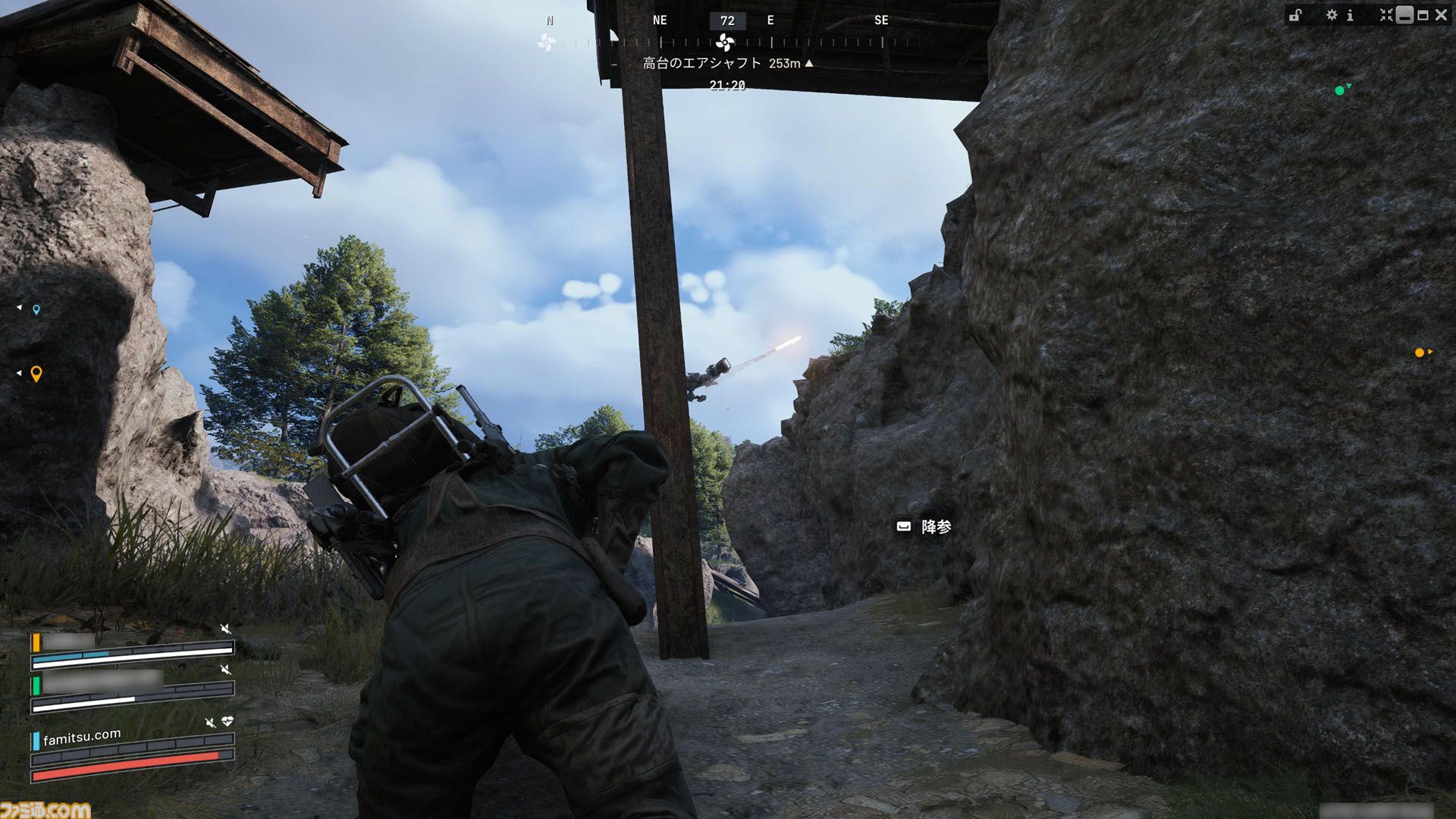Image resolution: width=1456 pixels, height=819 pixels.
Task: Close the window with the X
Action: pyautogui.click(x=1441, y=15)
